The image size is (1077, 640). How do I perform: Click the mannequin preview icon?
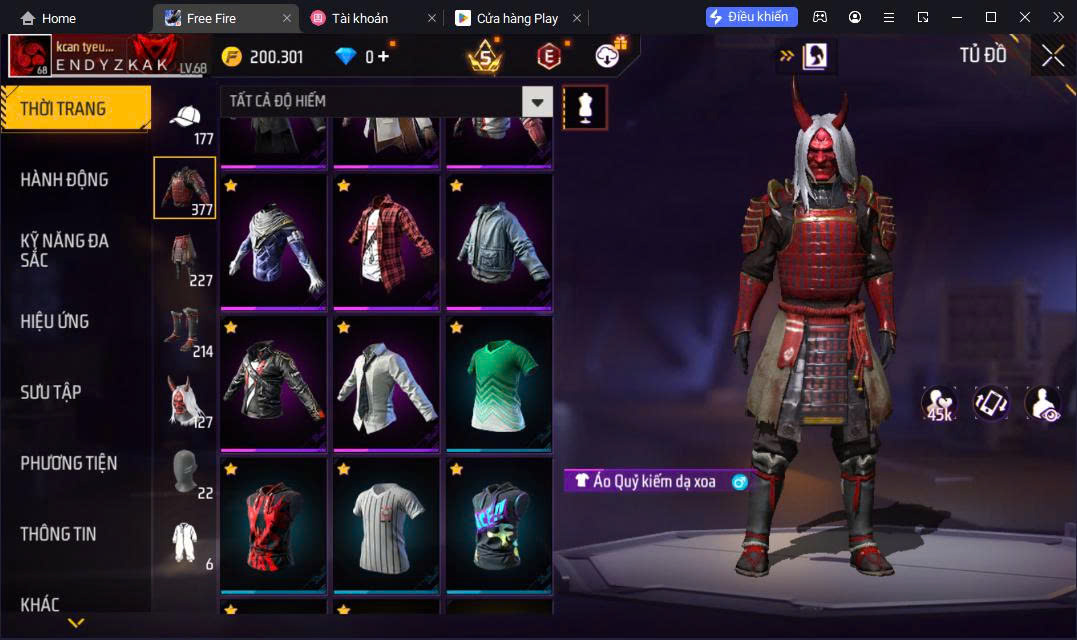pos(585,107)
